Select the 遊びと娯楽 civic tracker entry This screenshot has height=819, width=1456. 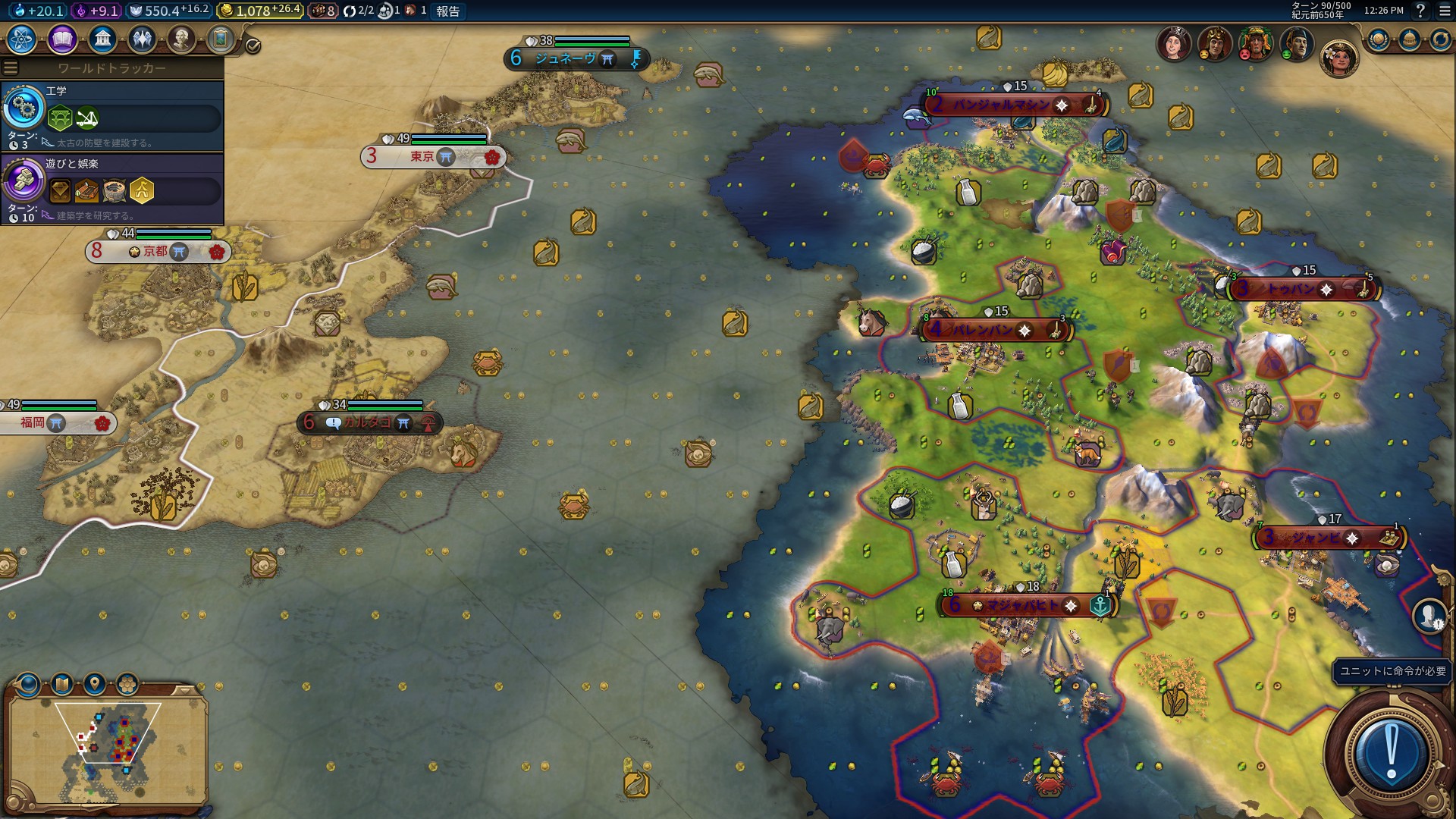click(112, 188)
